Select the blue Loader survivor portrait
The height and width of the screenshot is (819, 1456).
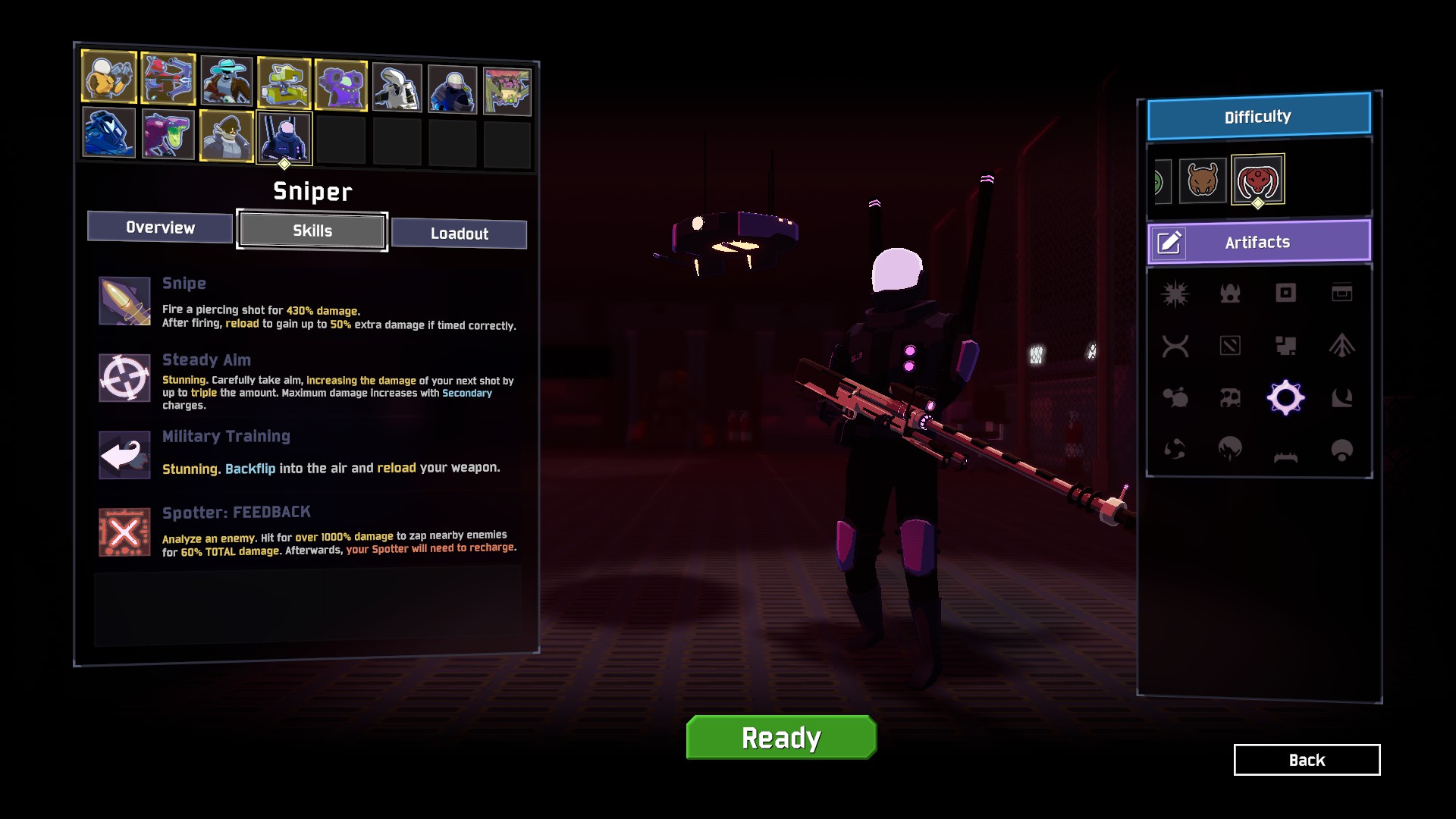click(109, 133)
